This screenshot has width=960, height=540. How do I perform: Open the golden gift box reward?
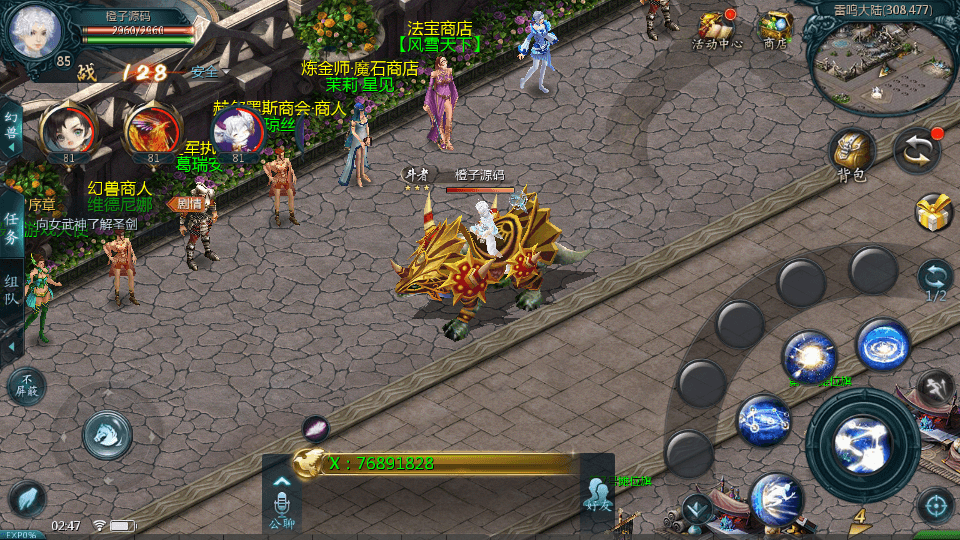934,212
